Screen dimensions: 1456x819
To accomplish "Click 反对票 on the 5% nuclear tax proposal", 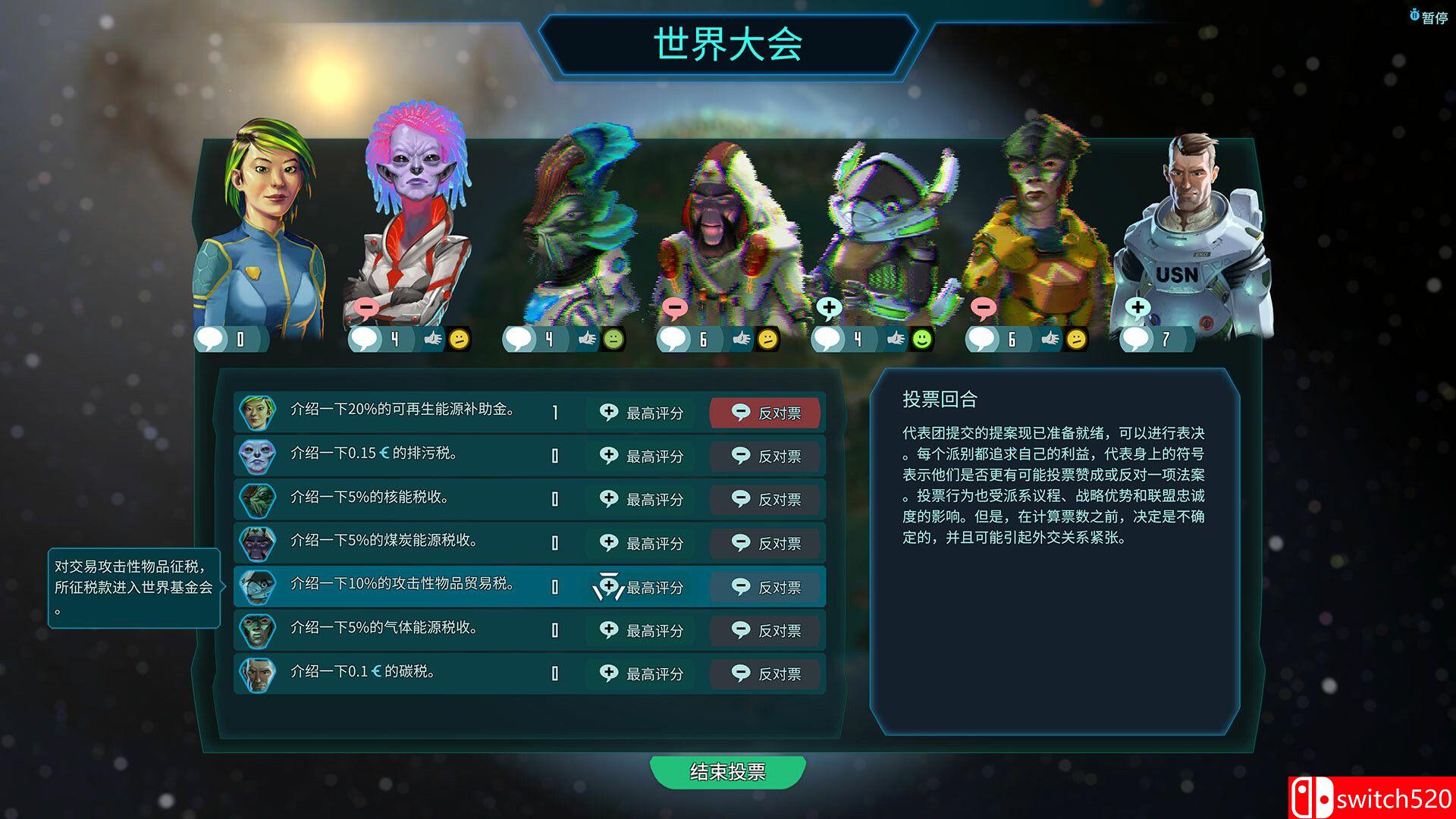I will point(765,499).
